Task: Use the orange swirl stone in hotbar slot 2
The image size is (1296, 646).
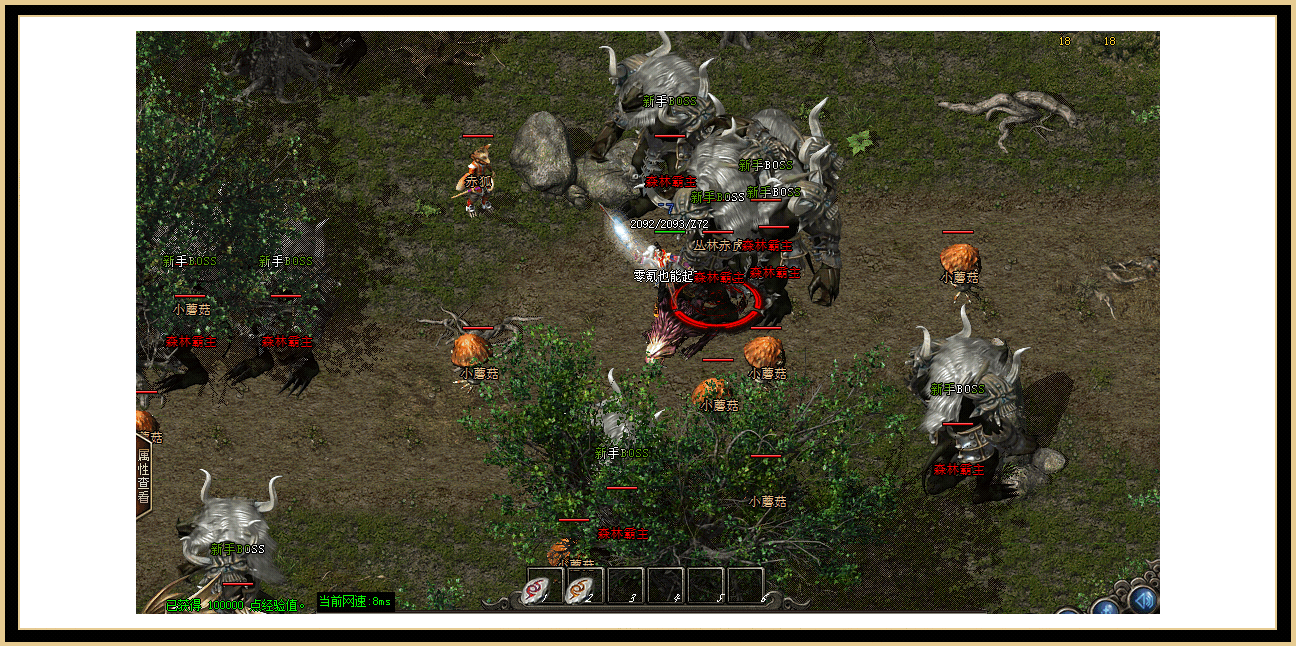Action: [x=582, y=587]
